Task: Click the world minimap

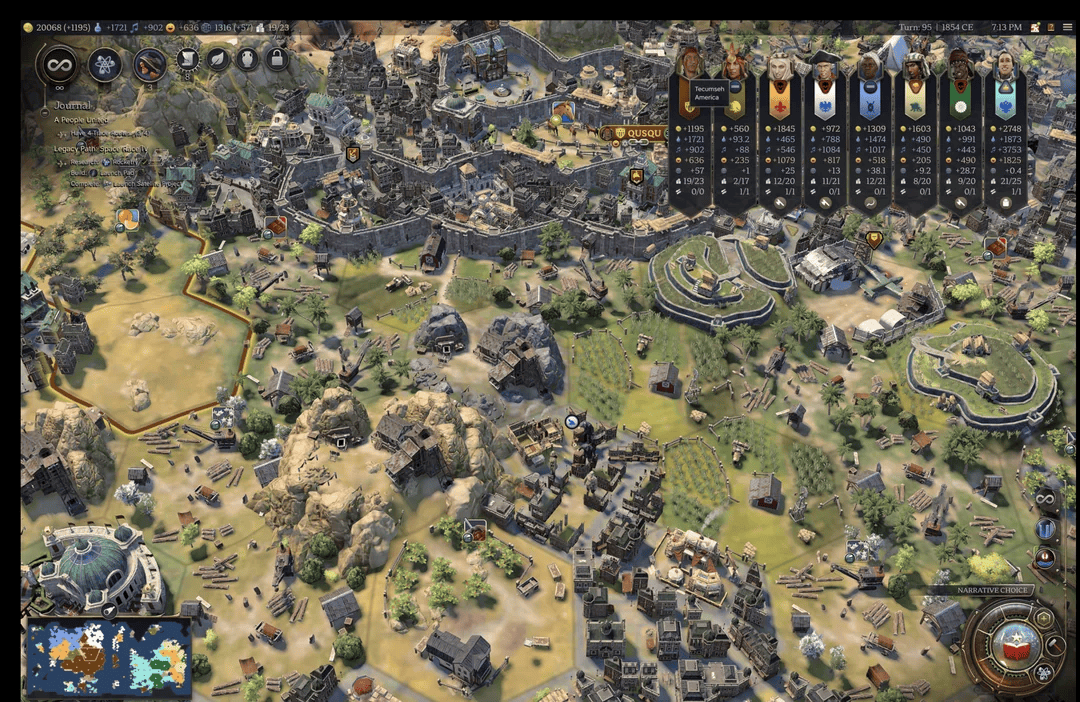Action: click(108, 656)
